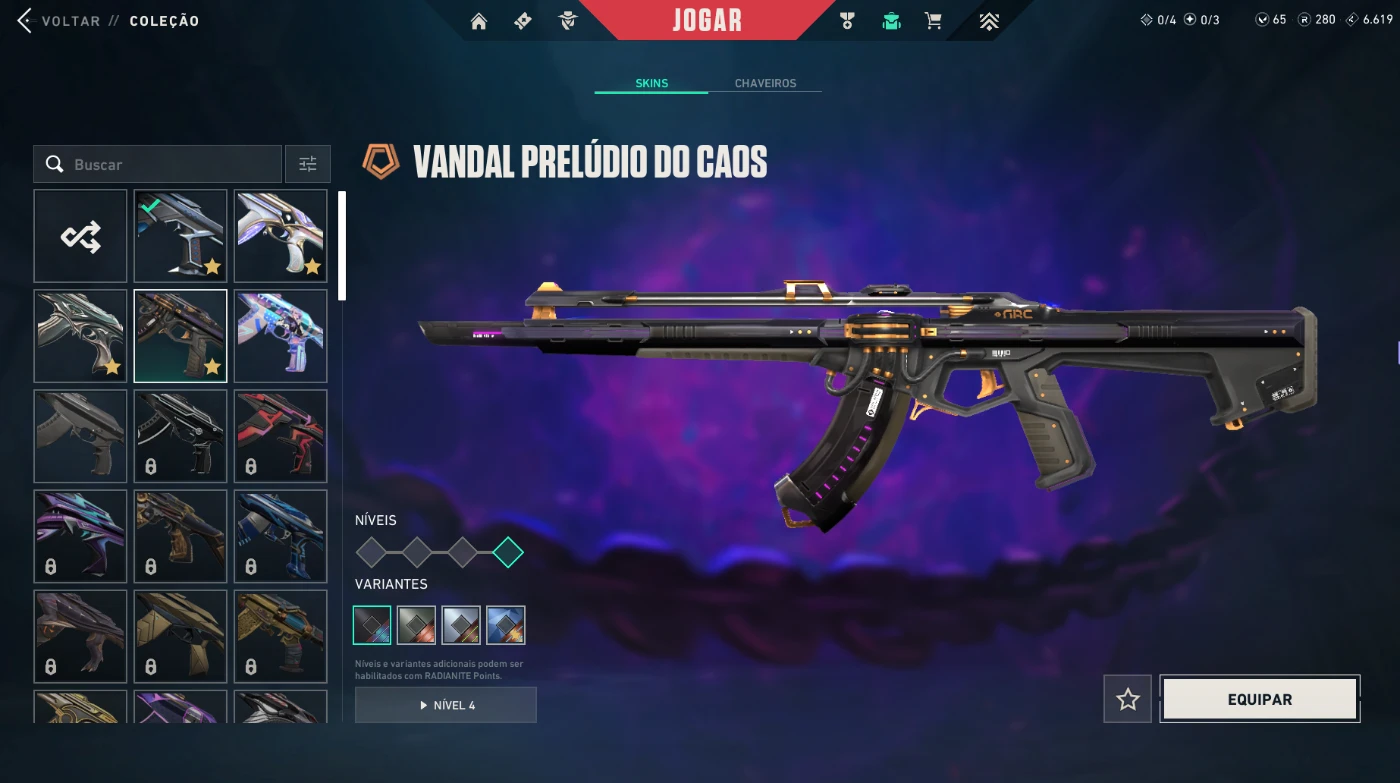Choose the red-tinted variant swatch
This screenshot has height=783, width=1400.
[x=416, y=625]
